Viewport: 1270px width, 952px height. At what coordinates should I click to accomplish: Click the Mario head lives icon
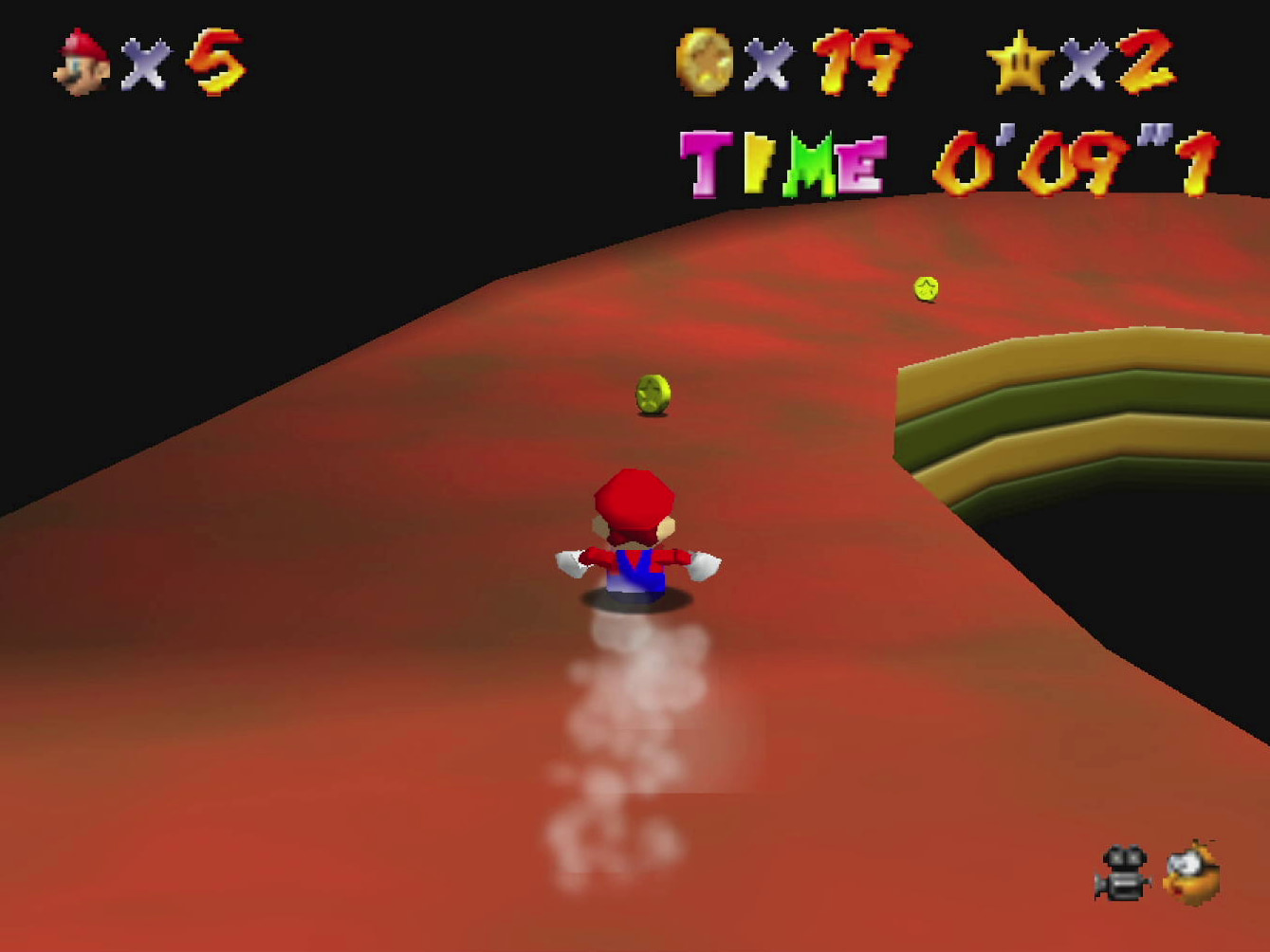81,62
